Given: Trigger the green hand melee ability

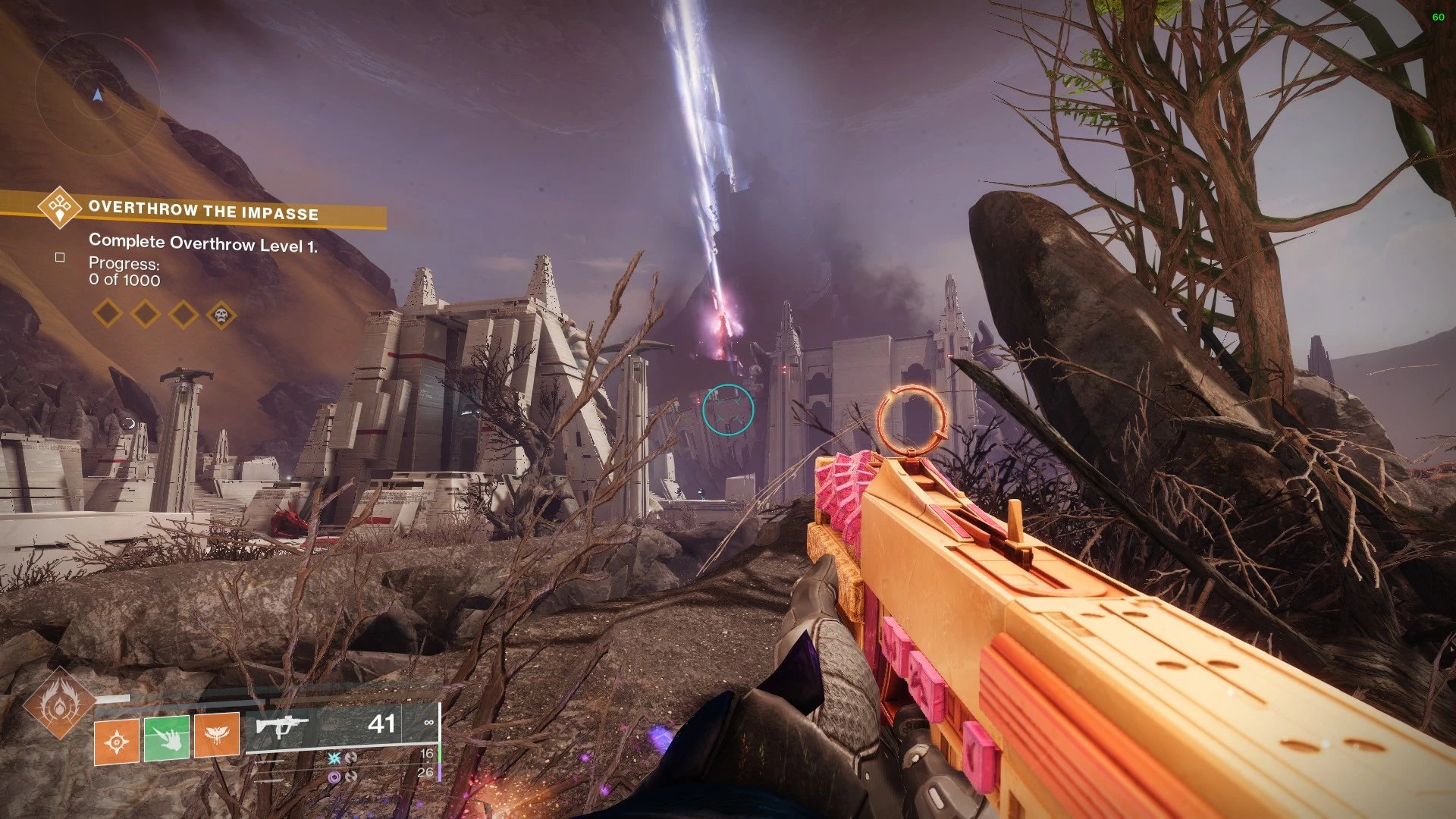Looking at the screenshot, I should (x=167, y=736).
